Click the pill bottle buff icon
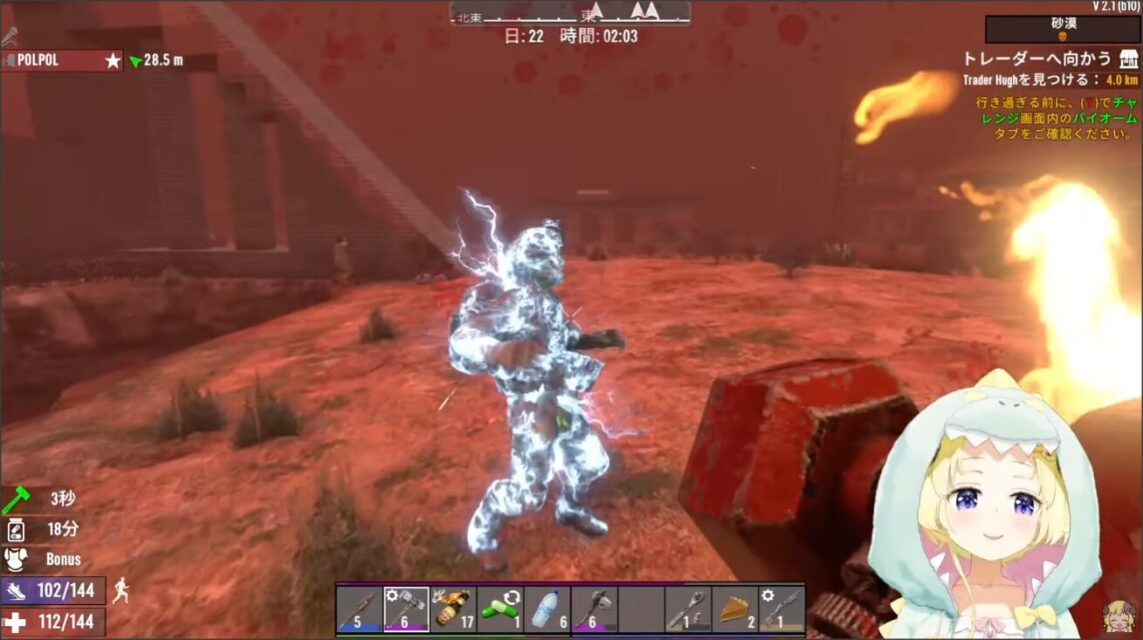The height and width of the screenshot is (640, 1143). point(16,529)
